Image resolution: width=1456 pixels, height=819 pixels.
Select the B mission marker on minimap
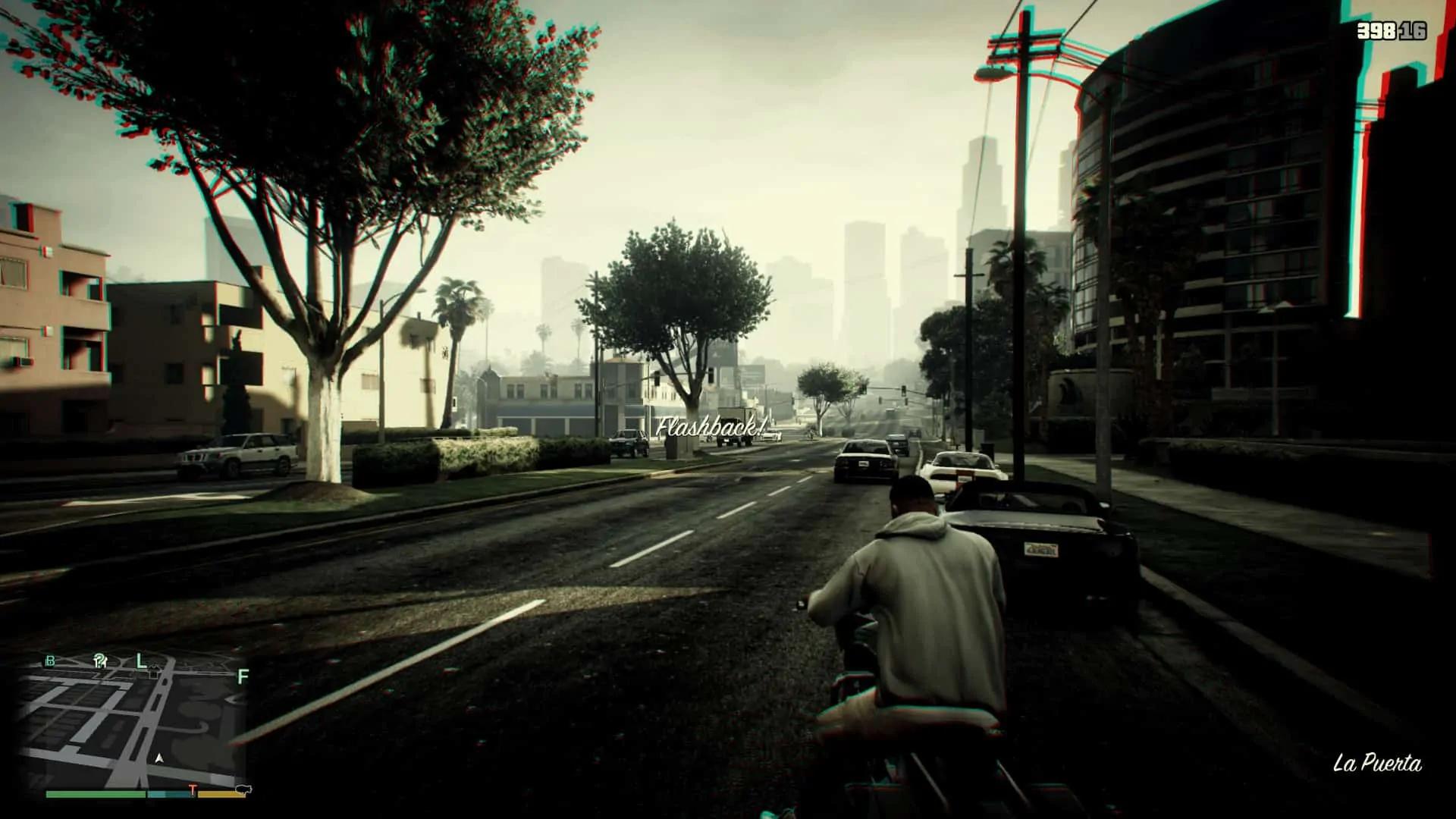coord(51,661)
